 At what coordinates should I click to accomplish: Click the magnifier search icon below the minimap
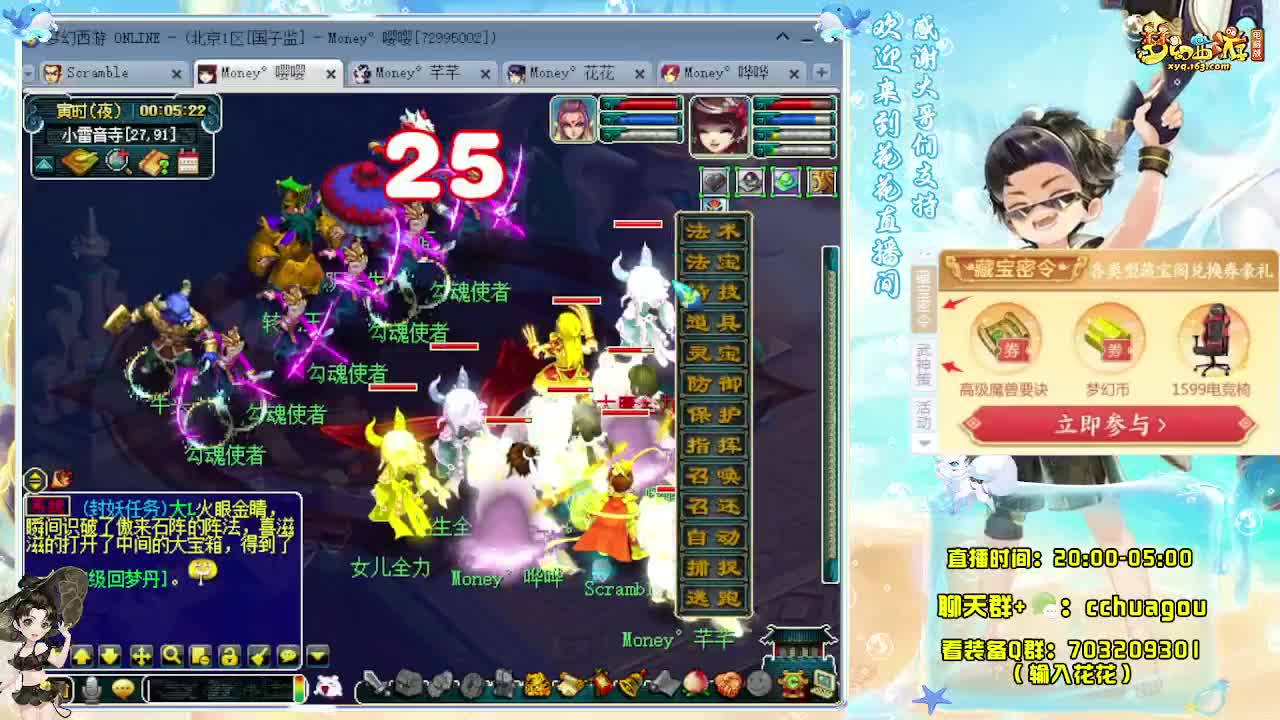click(116, 163)
